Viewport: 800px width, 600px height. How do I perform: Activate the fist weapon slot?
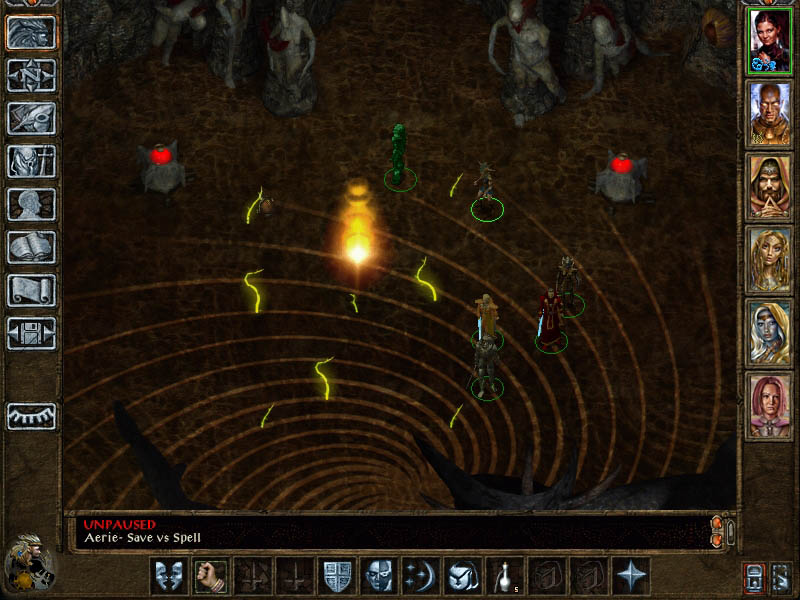[x=210, y=576]
